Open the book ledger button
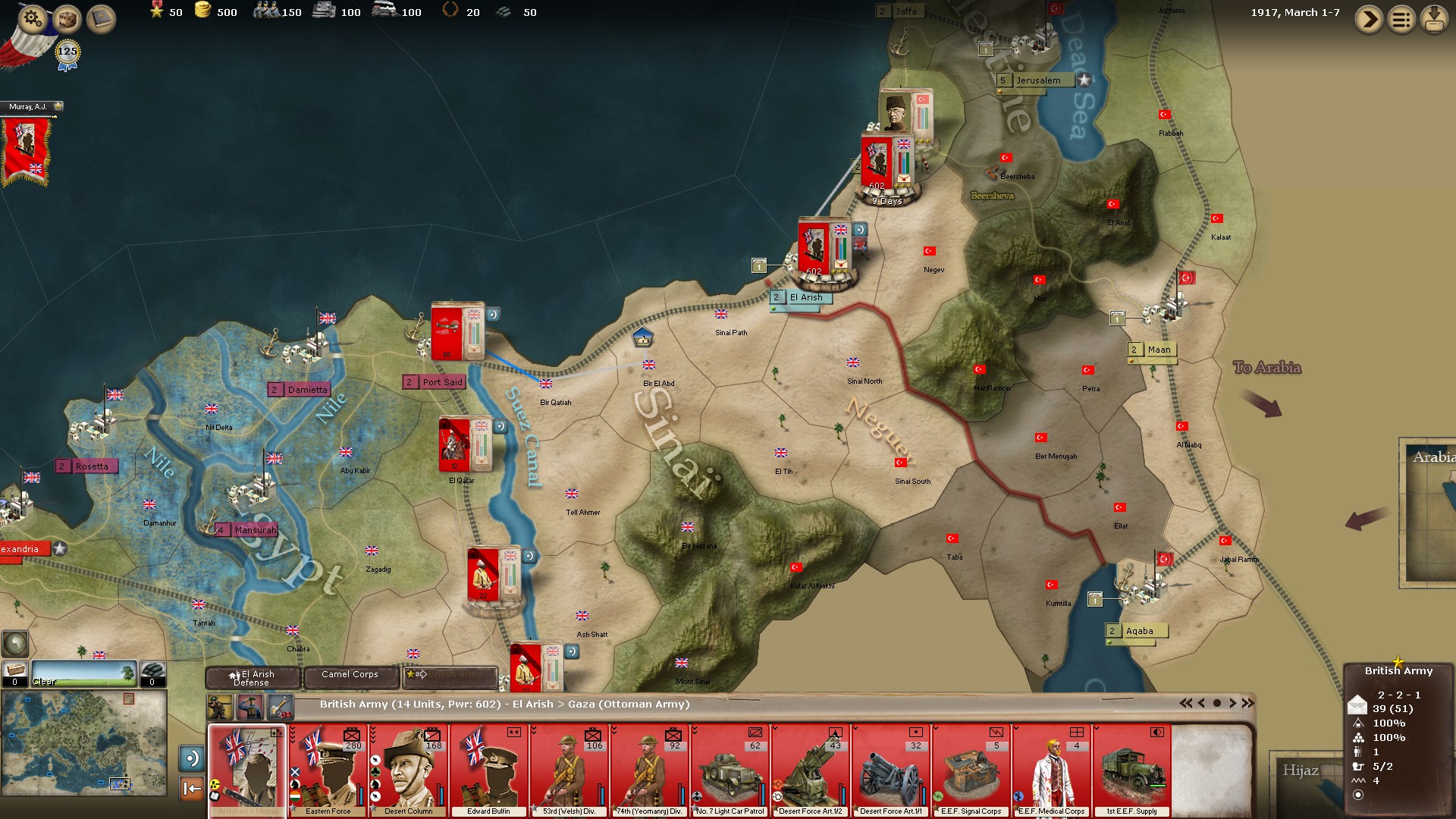 (101, 19)
